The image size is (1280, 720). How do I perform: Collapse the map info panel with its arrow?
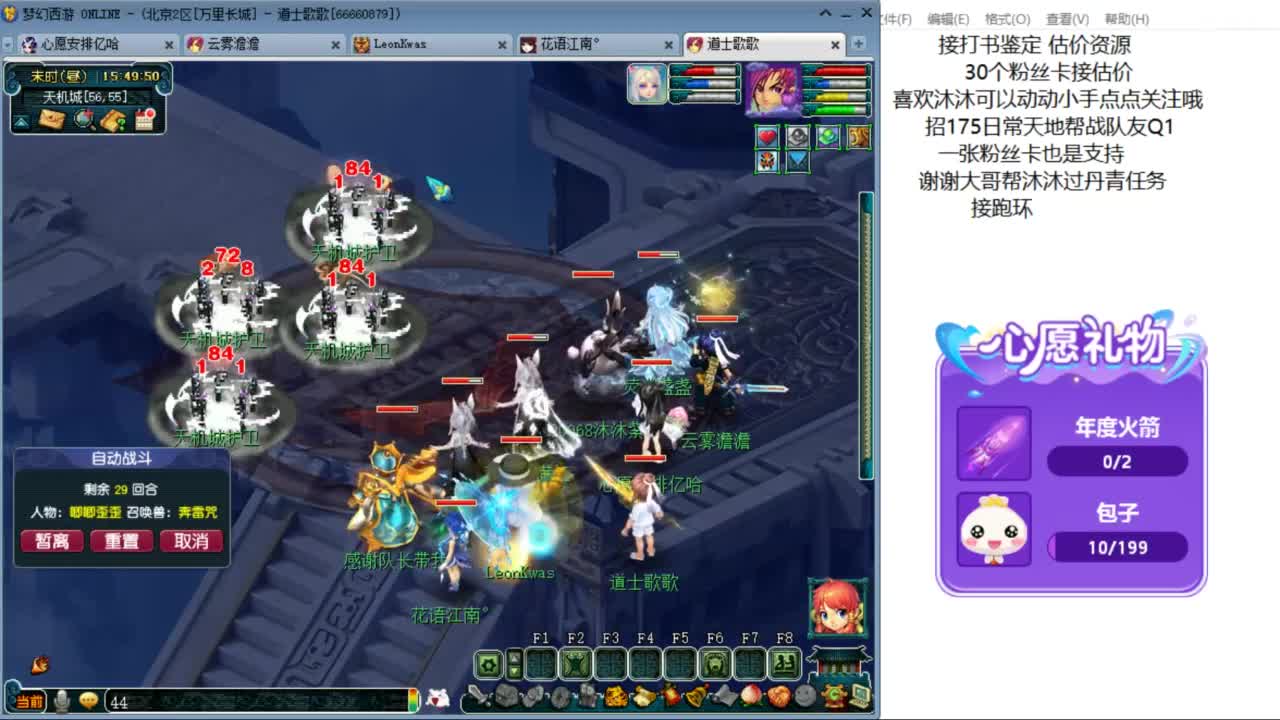[22, 122]
